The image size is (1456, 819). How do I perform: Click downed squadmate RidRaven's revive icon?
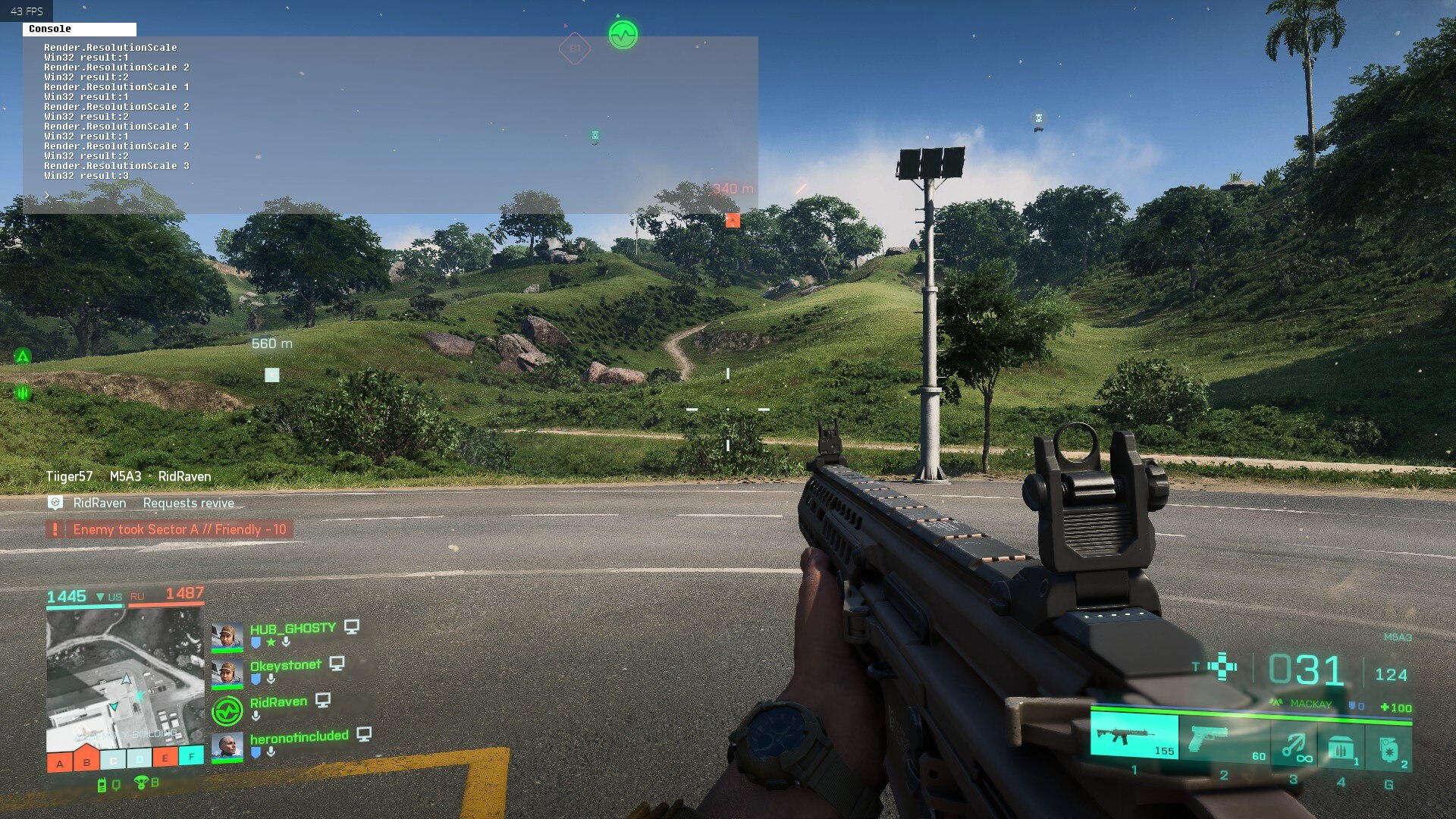[x=227, y=711]
